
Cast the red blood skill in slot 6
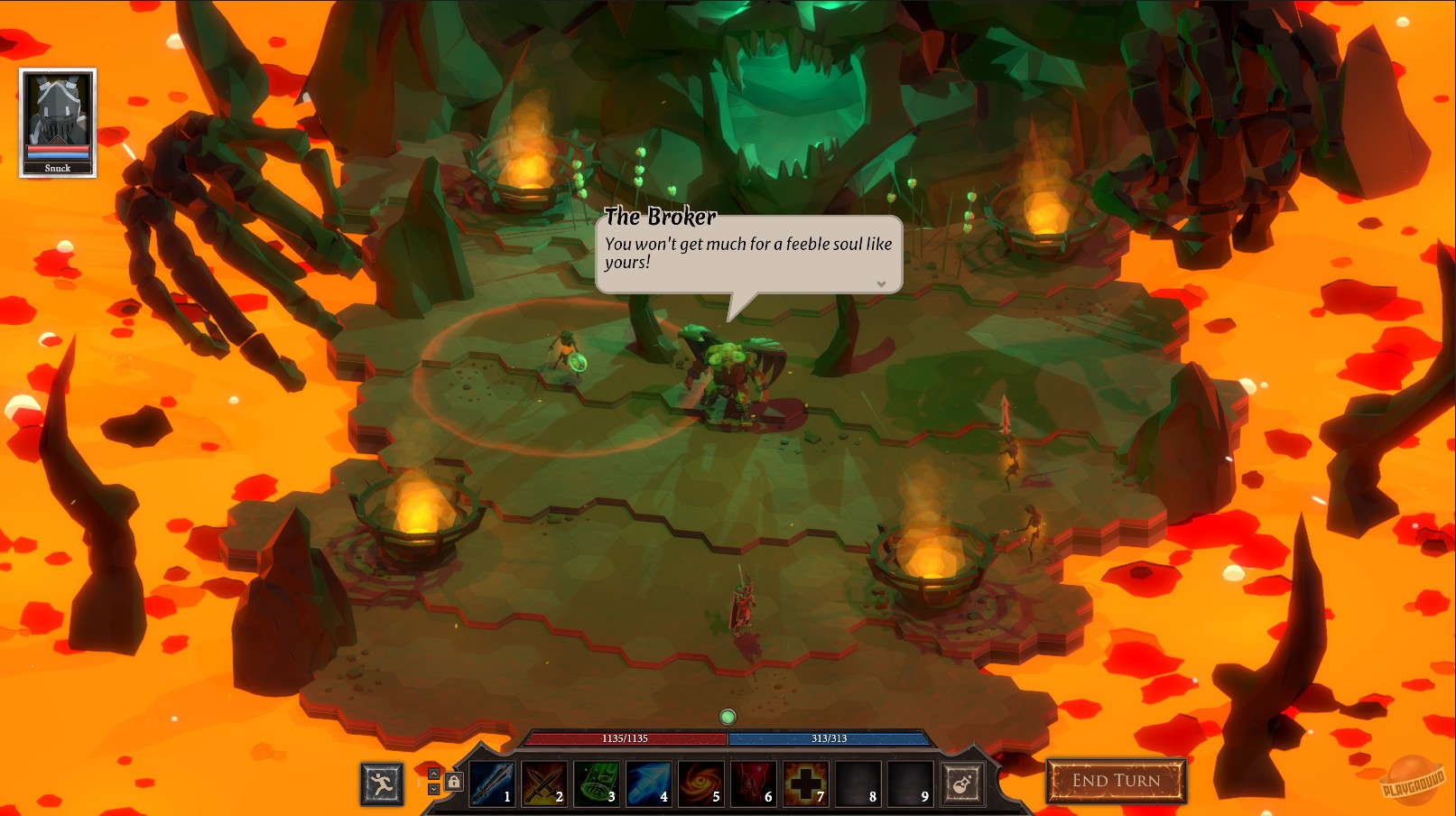click(x=753, y=782)
